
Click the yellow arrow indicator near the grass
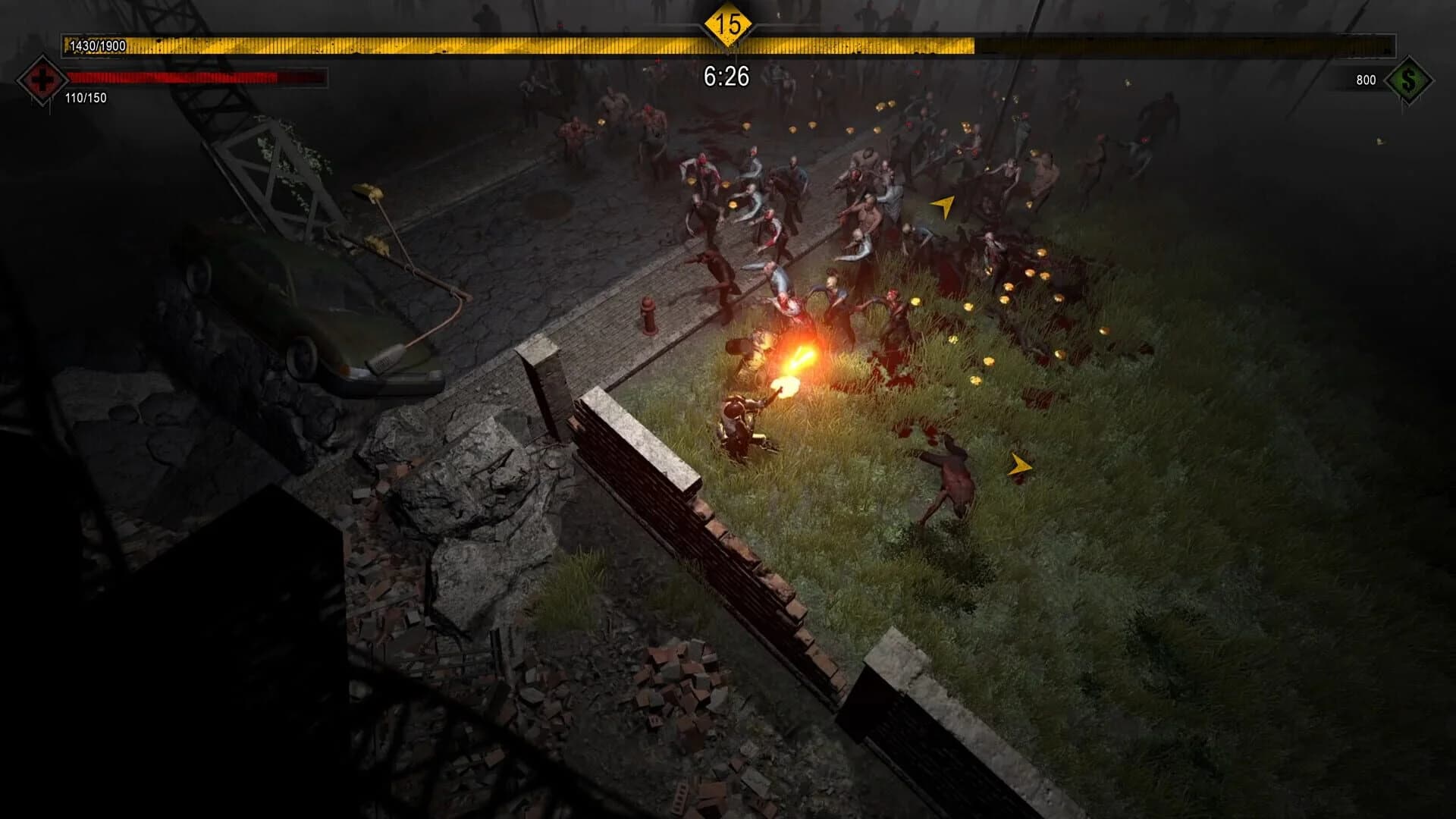944,205
